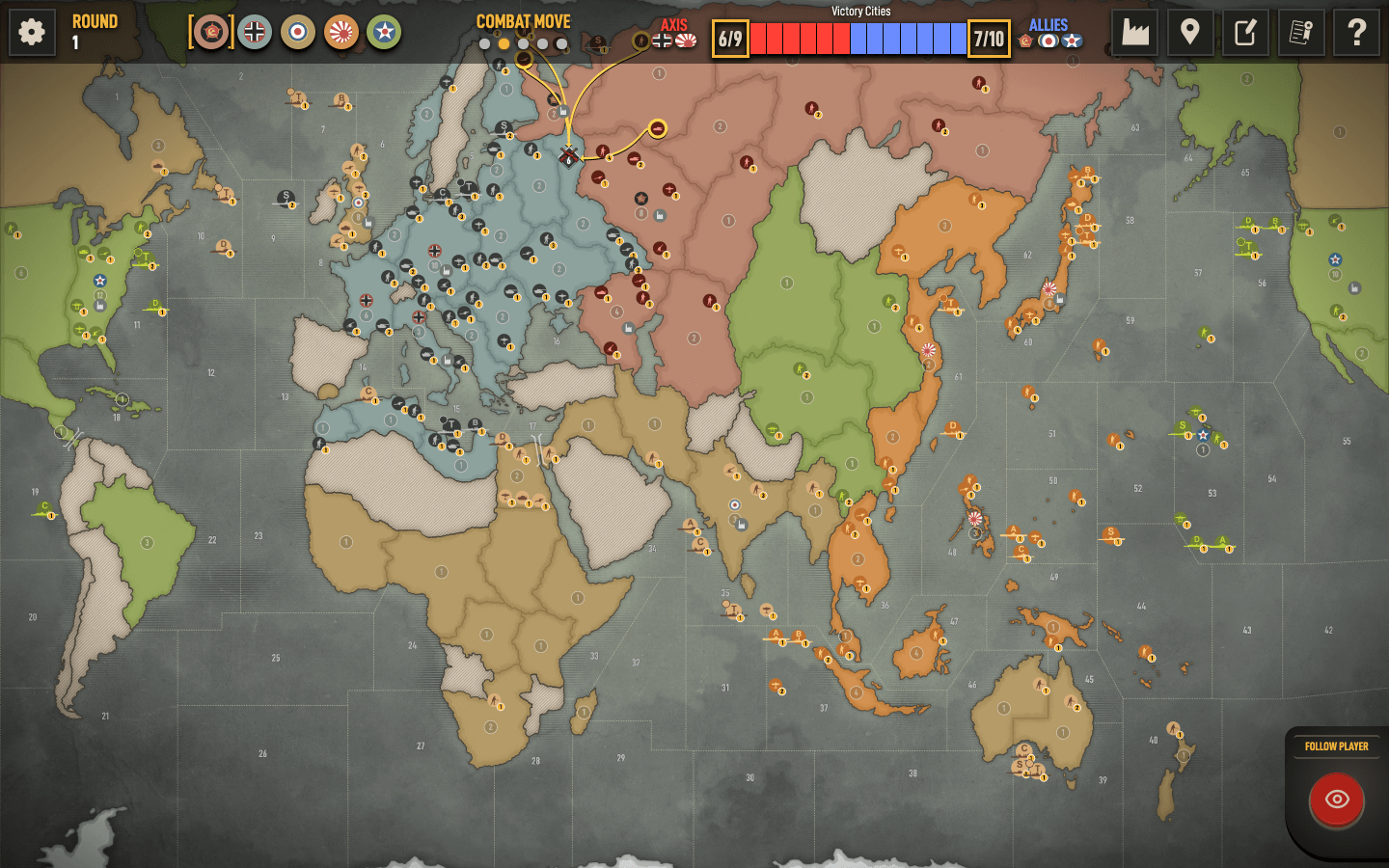The width and height of the screenshot is (1389, 868).
Task: Toggle the map location pin button
Action: click(x=1190, y=33)
